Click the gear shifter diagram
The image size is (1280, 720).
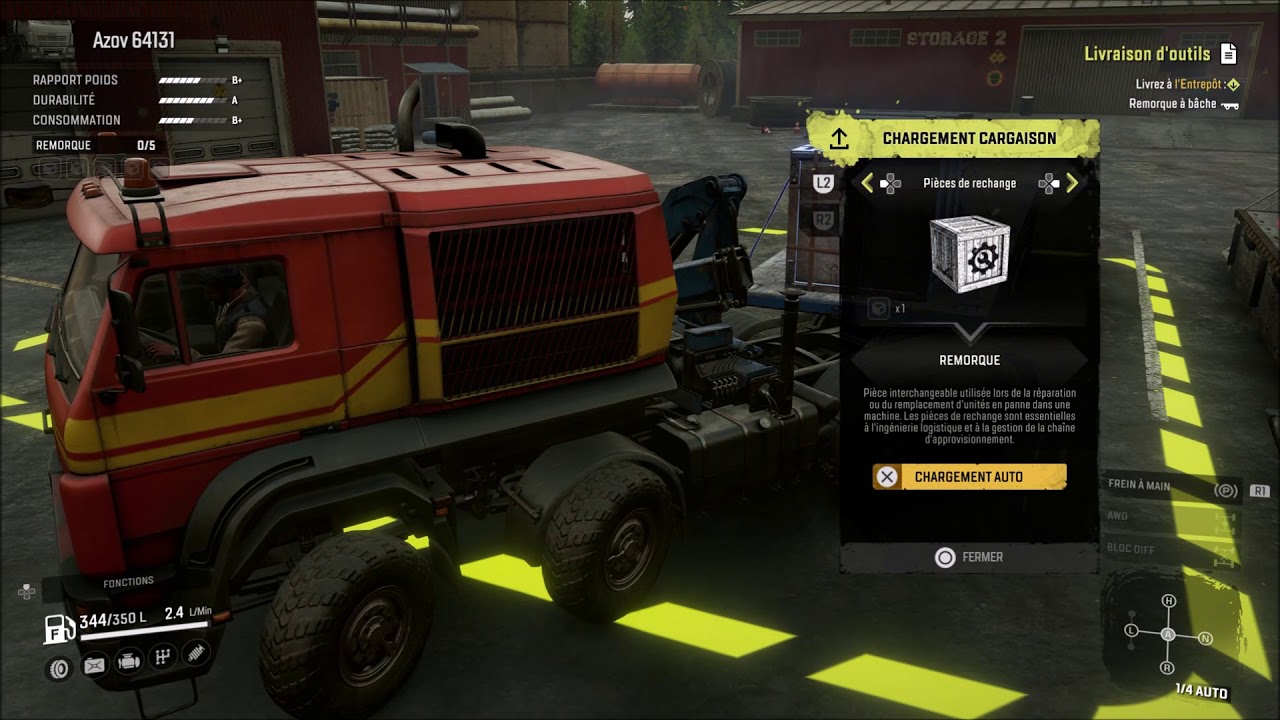1168,634
